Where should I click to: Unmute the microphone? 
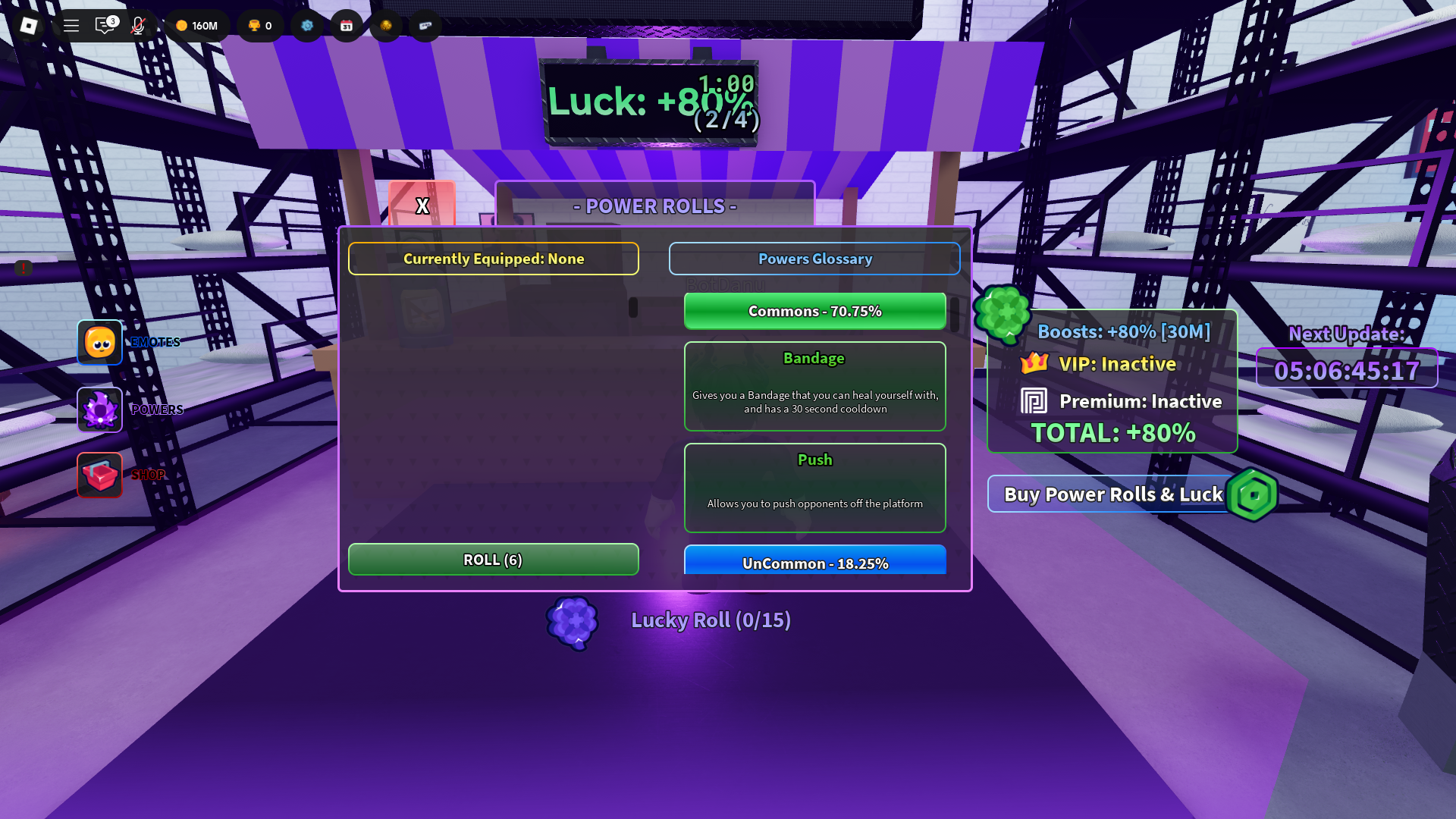tap(136, 26)
